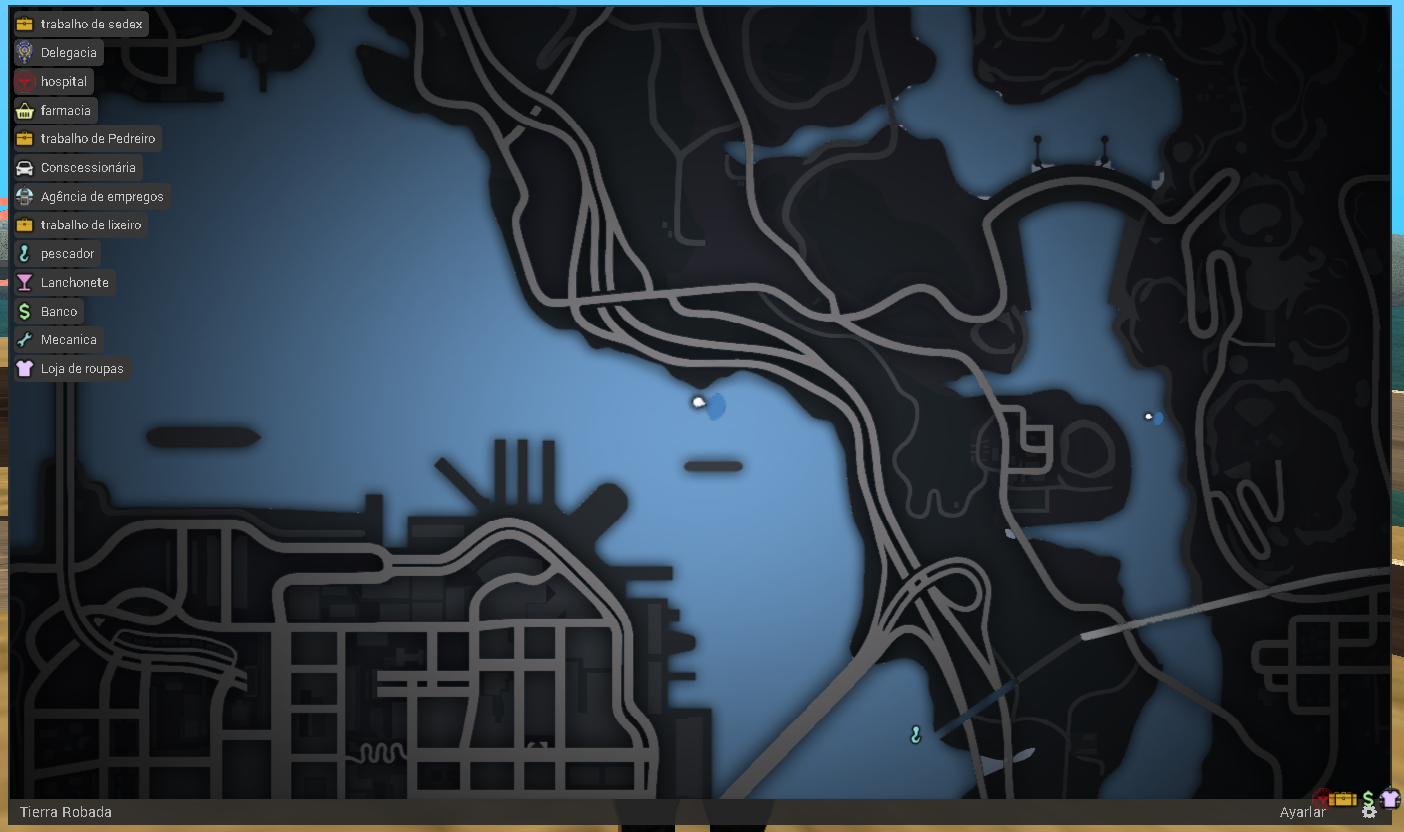
Task: Open settings via the gear icon
Action: click(x=1369, y=811)
